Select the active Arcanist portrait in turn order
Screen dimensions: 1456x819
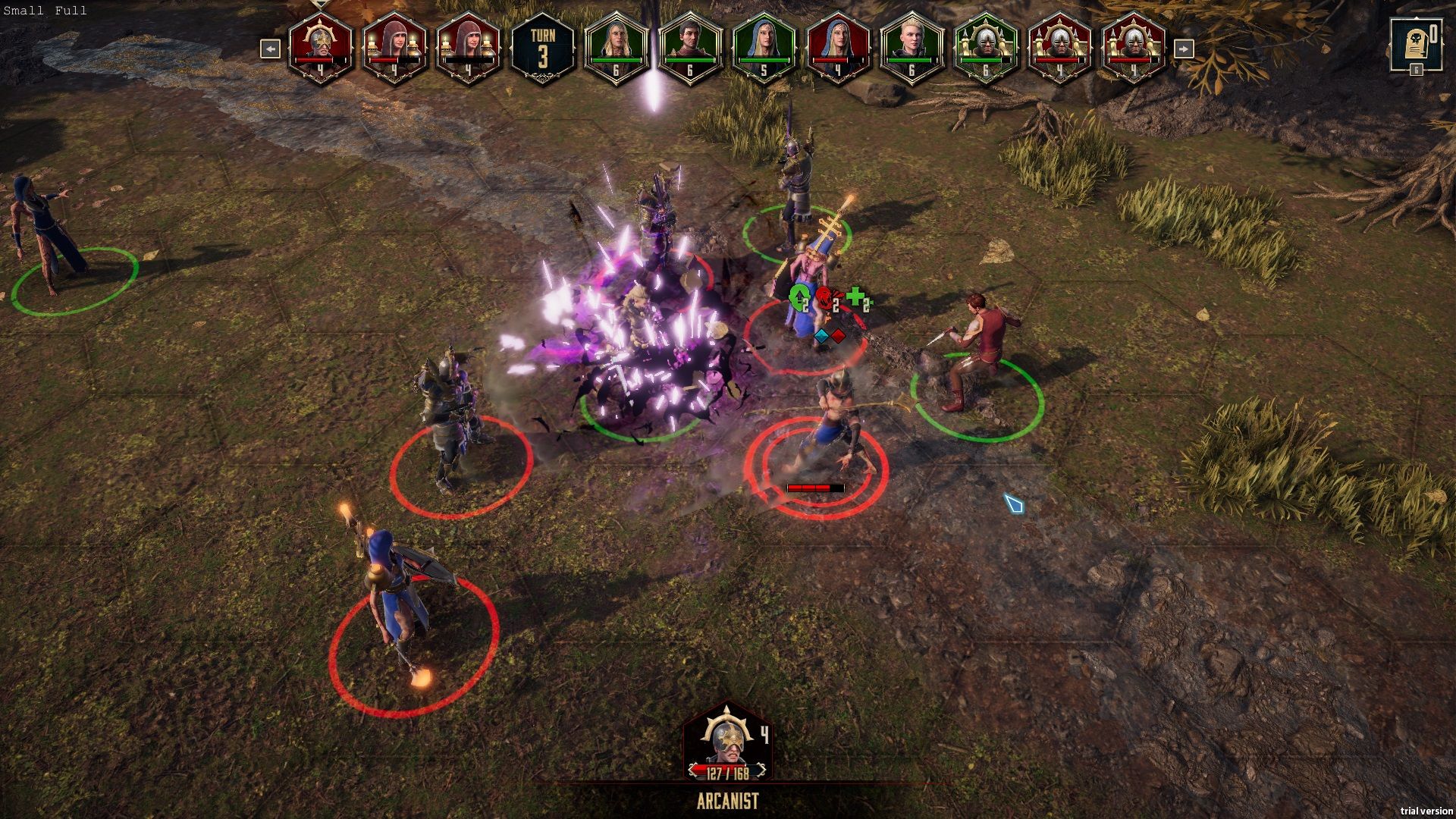pyautogui.click(x=320, y=47)
